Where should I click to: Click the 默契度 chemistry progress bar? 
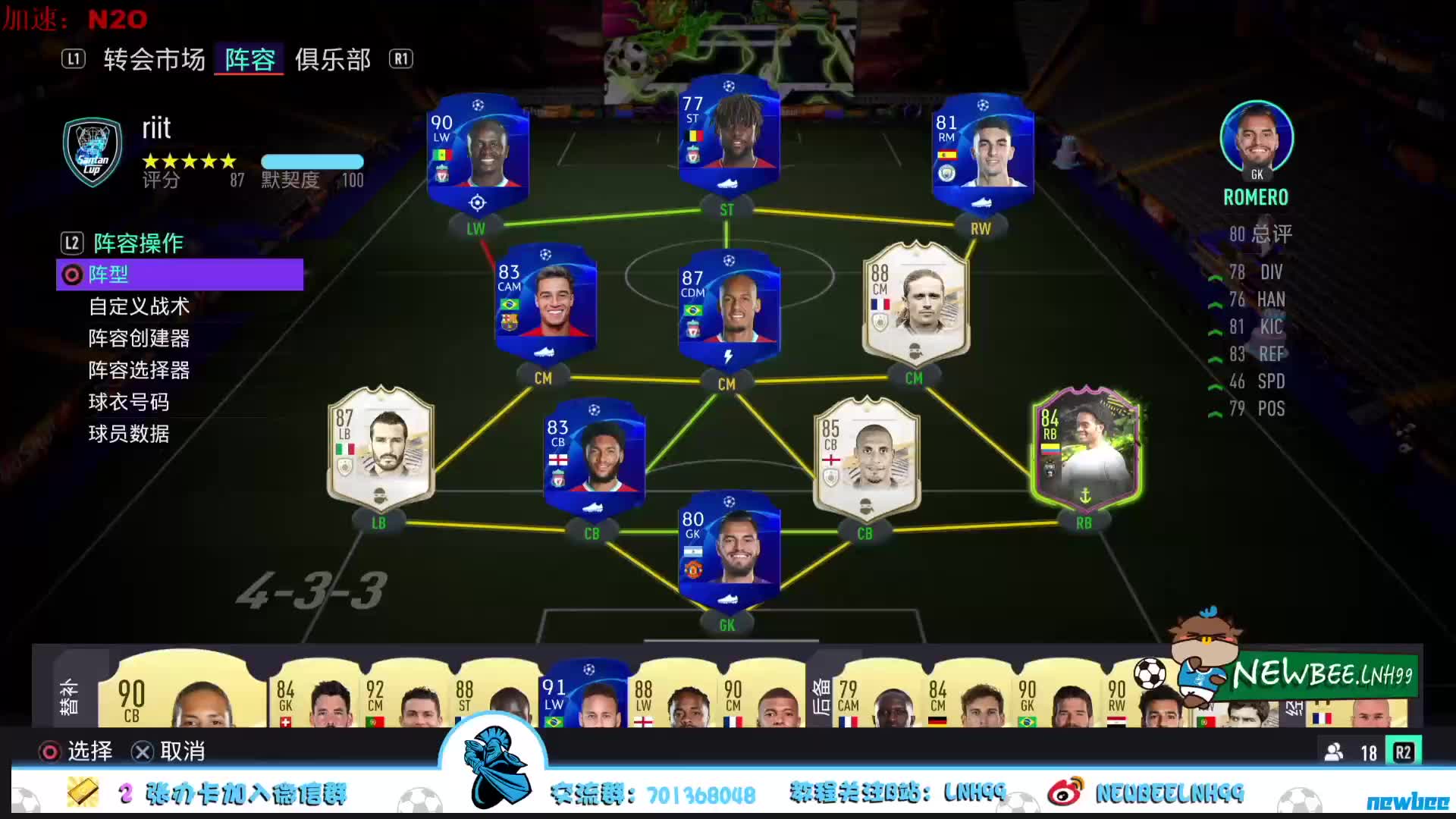(x=311, y=162)
